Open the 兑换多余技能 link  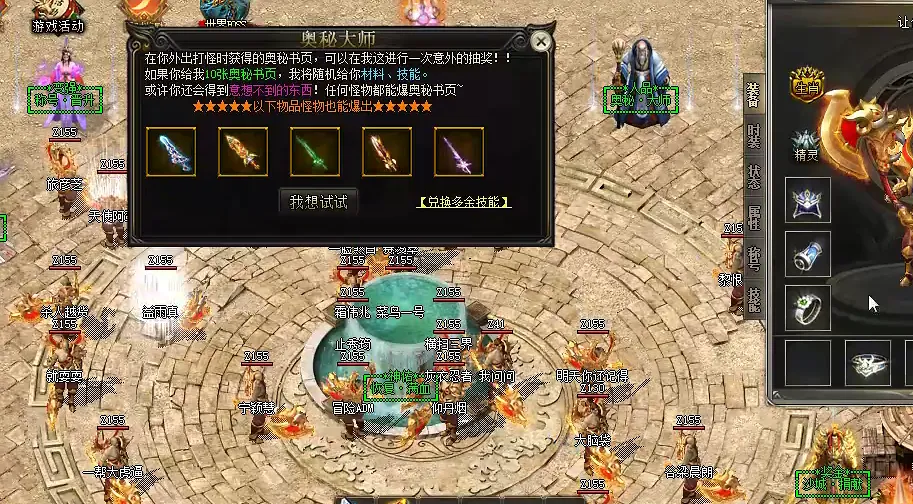(464, 202)
